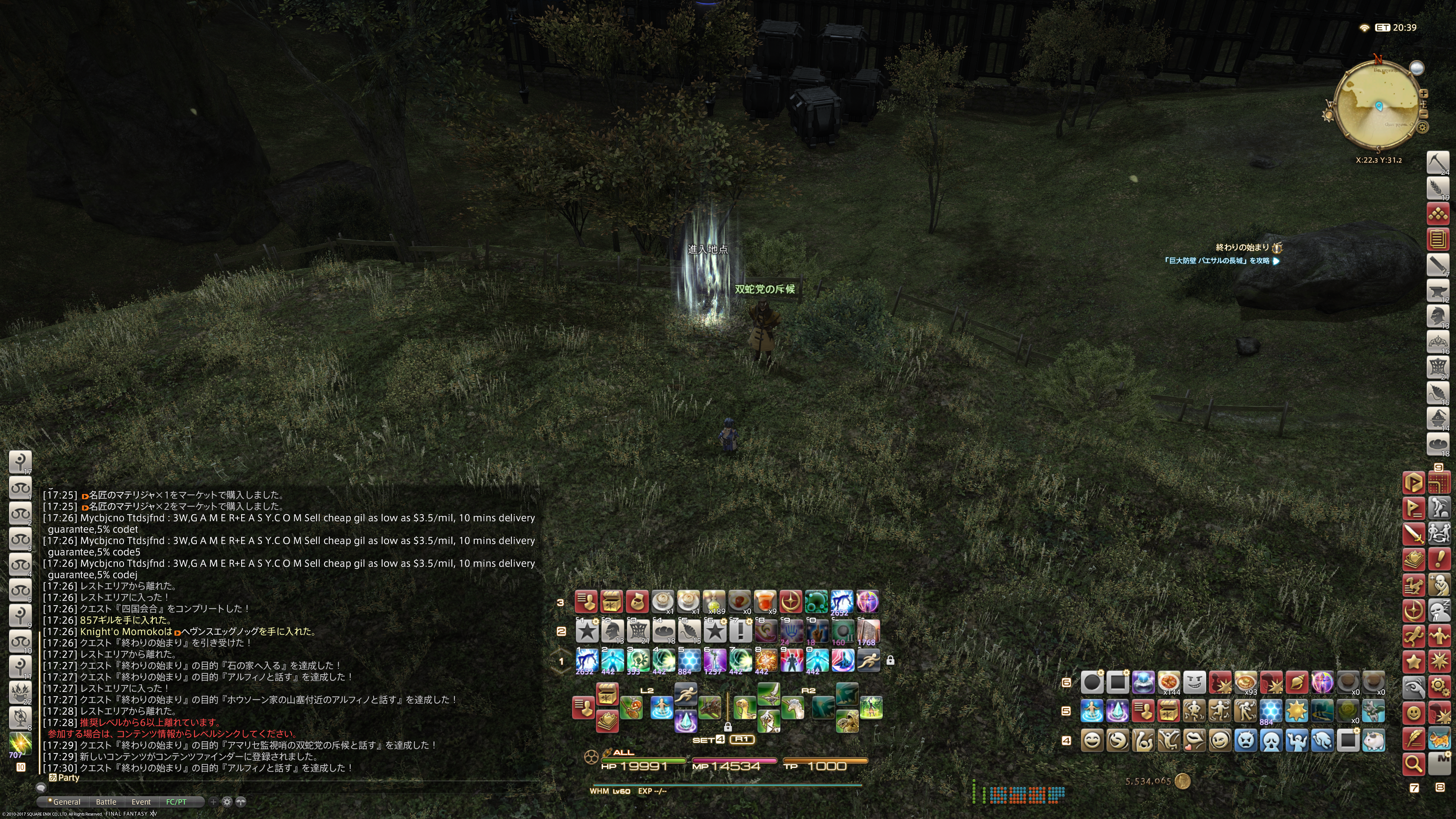
Task: Cast the blue hexagon barrier spell on hotbar 1
Action: click(x=689, y=660)
